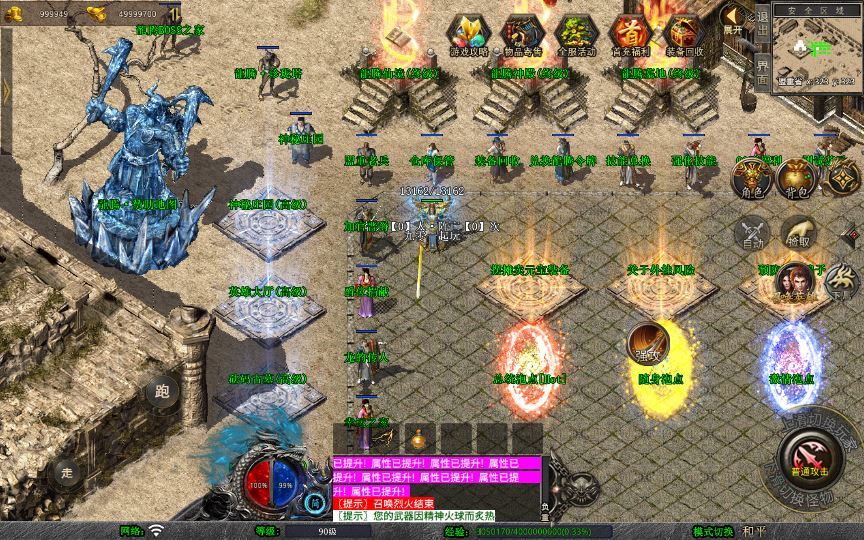The image size is (864, 540).
Task: Open the 游戏攻略 game guide icon
Action: click(468, 35)
